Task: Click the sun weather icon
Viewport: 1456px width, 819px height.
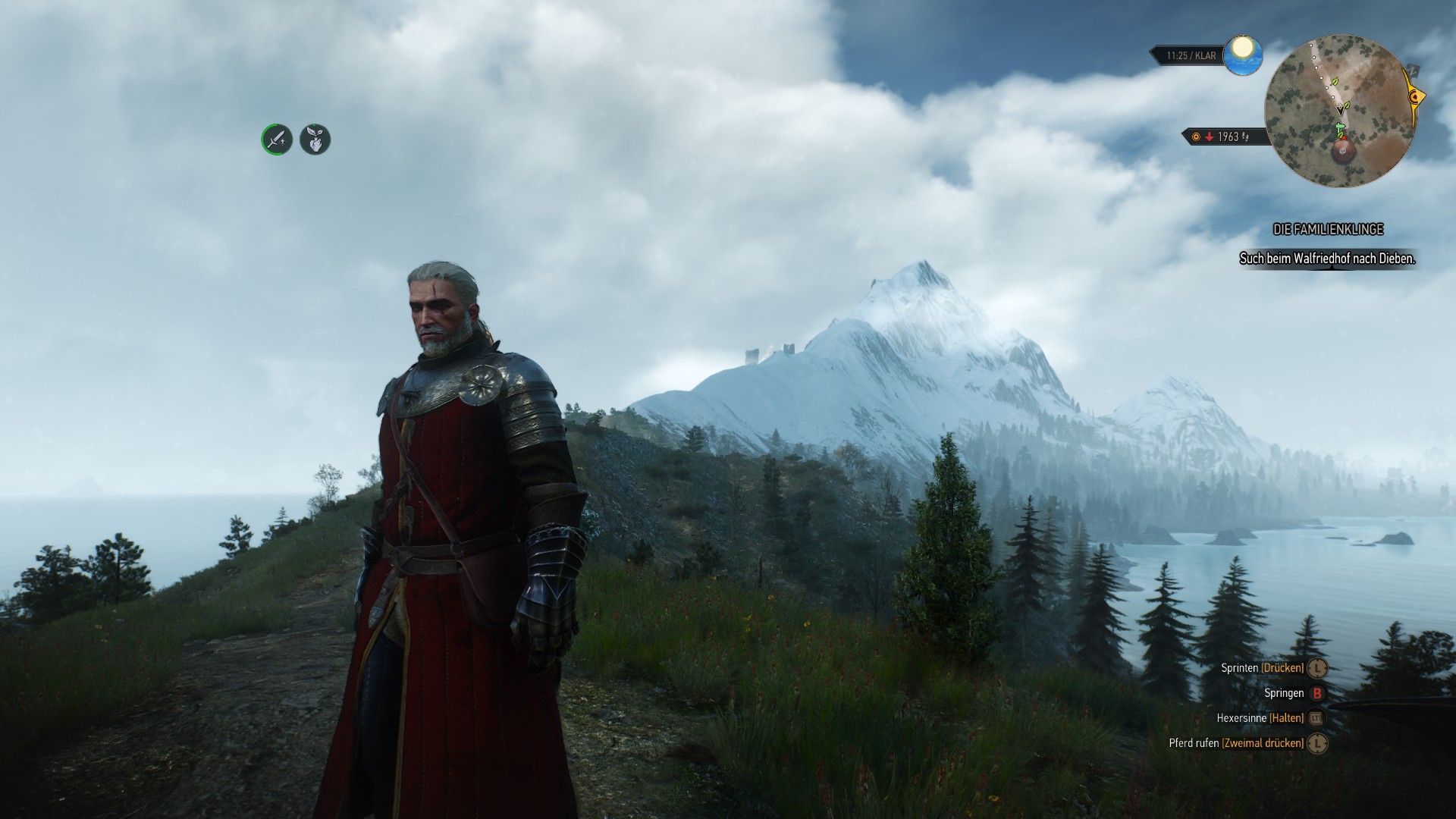Action: [x=1242, y=55]
